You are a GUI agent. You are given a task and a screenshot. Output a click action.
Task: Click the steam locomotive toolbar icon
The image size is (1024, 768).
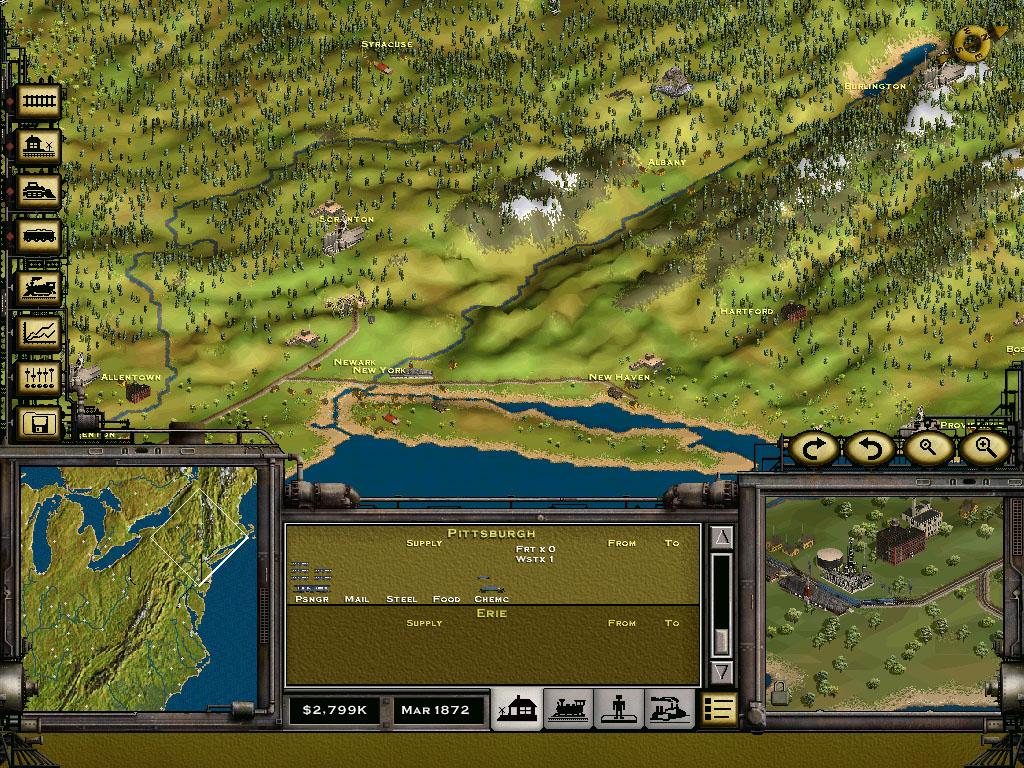[x=38, y=287]
